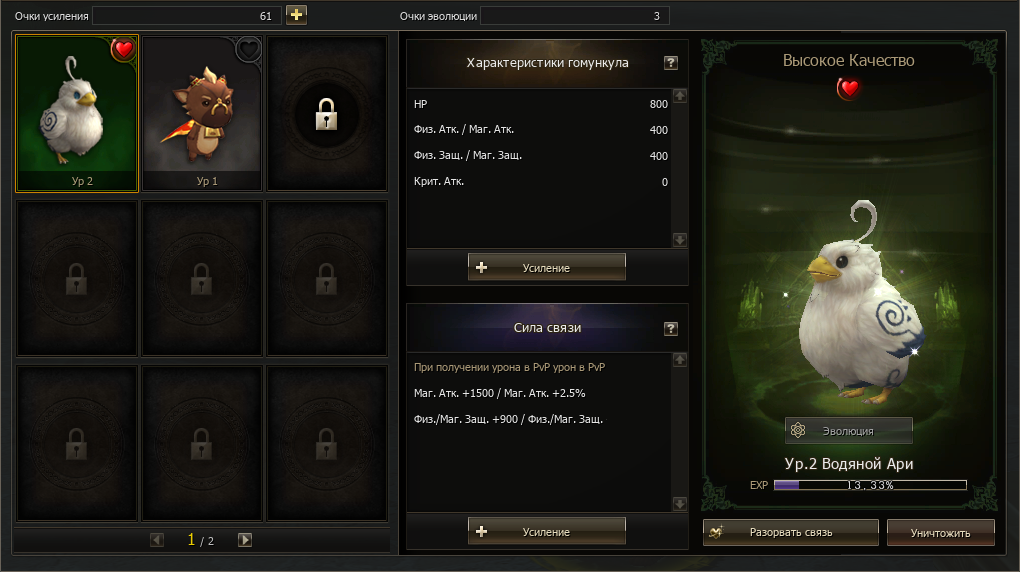Open help for Сила связи panel
This screenshot has height=572, width=1020.
coord(671,328)
